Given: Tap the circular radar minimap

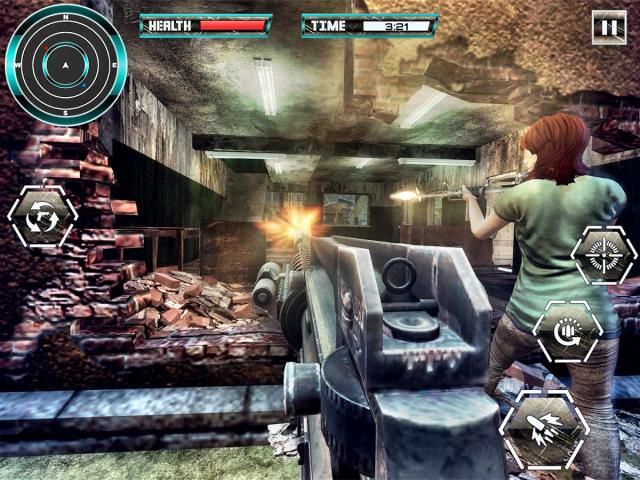Looking at the screenshot, I should click(65, 65).
